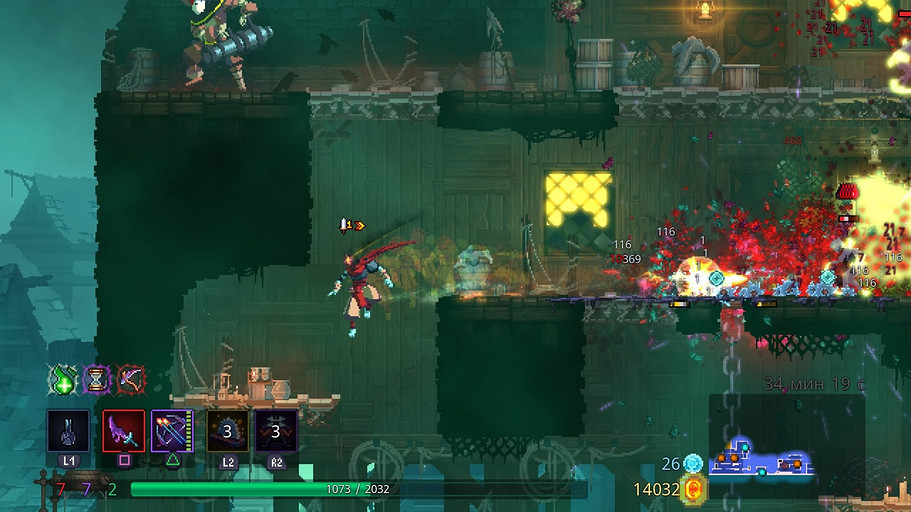911x512 pixels.
Task: Click the green flask mutation icon
Action: coord(65,380)
